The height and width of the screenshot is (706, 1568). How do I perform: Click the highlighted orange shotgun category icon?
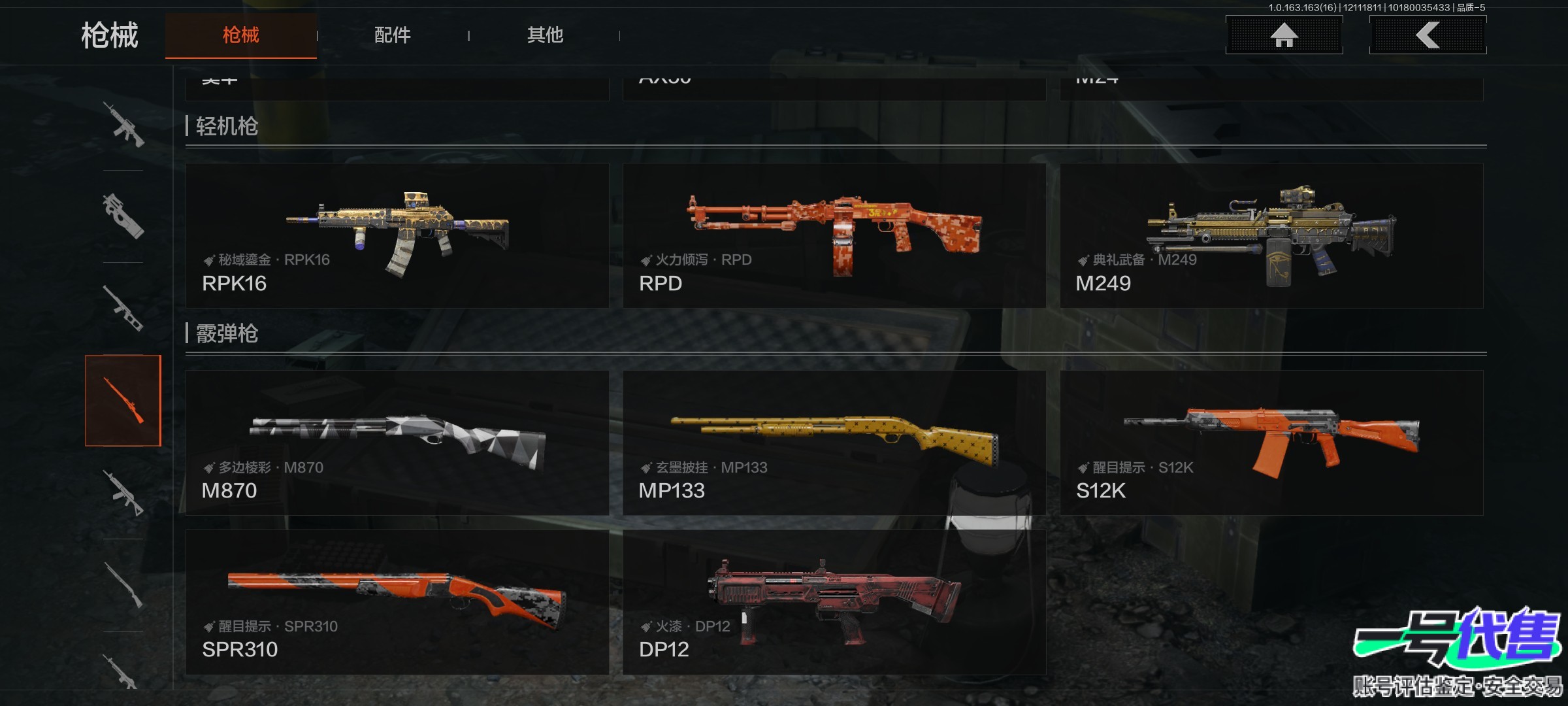pyautogui.click(x=123, y=401)
